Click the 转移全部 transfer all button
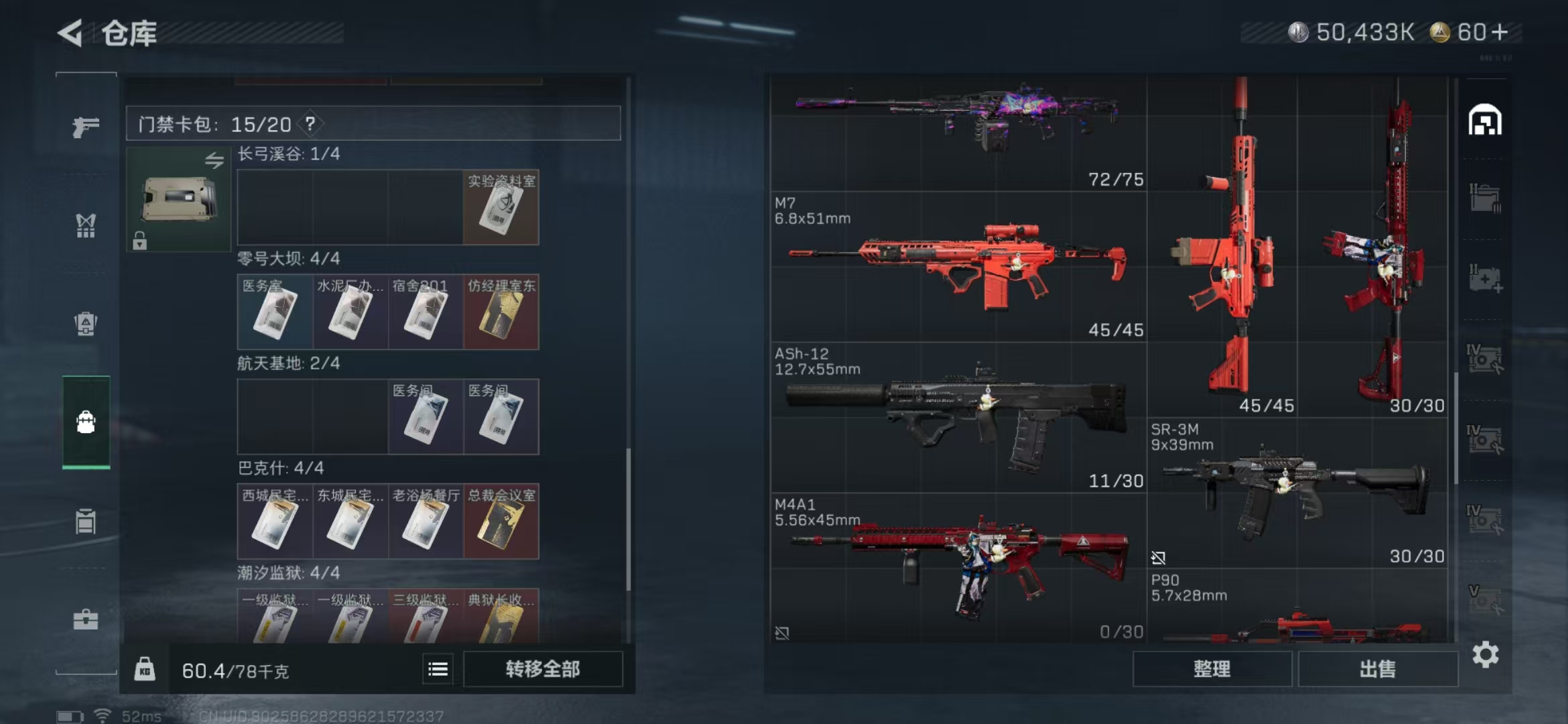This screenshot has height=724, width=1568. point(543,669)
